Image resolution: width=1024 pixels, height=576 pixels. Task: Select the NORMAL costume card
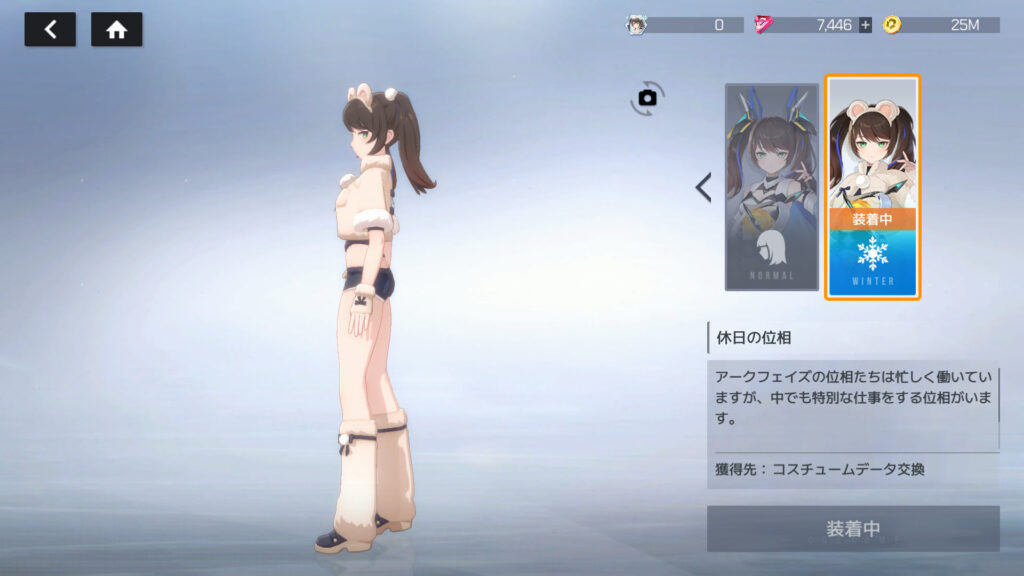[x=771, y=187]
